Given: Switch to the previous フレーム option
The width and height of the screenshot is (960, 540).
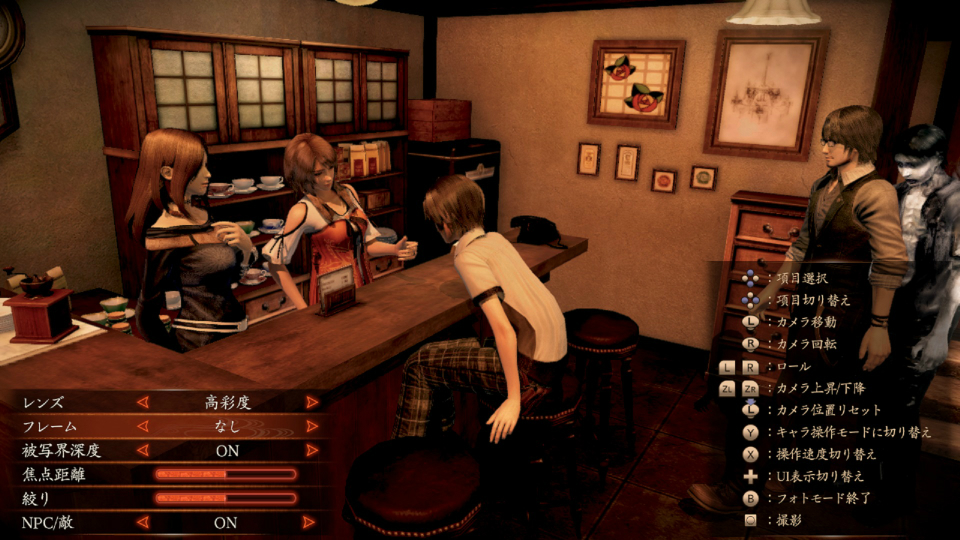Looking at the screenshot, I should (x=142, y=426).
